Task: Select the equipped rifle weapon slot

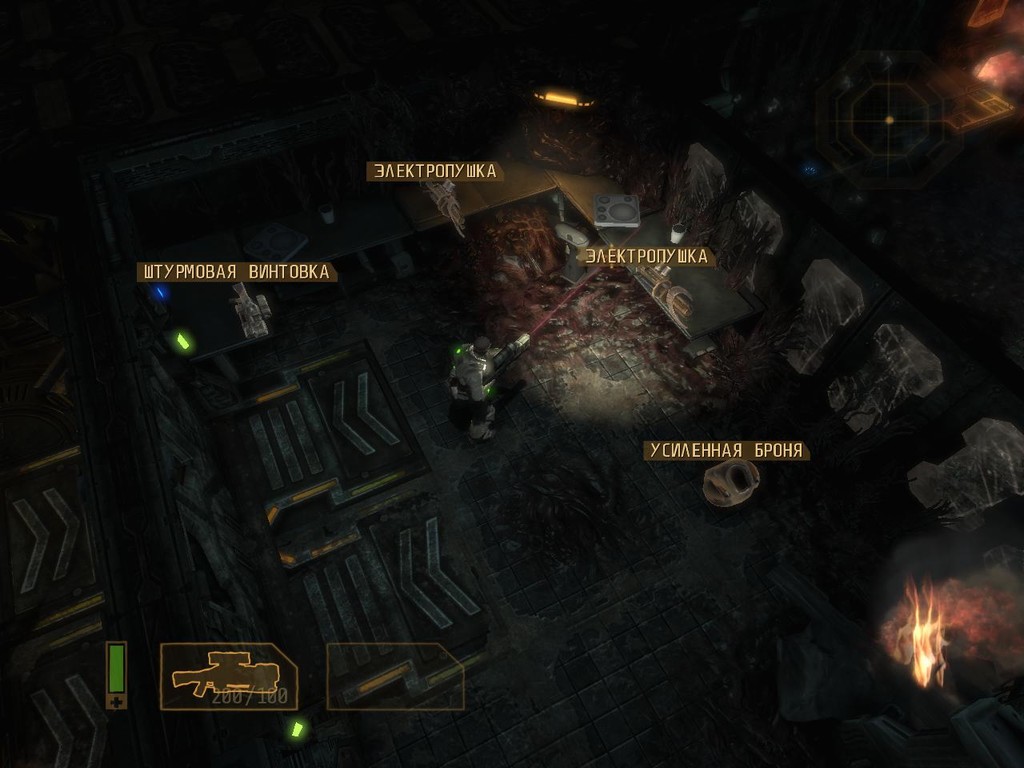Action: [x=228, y=676]
